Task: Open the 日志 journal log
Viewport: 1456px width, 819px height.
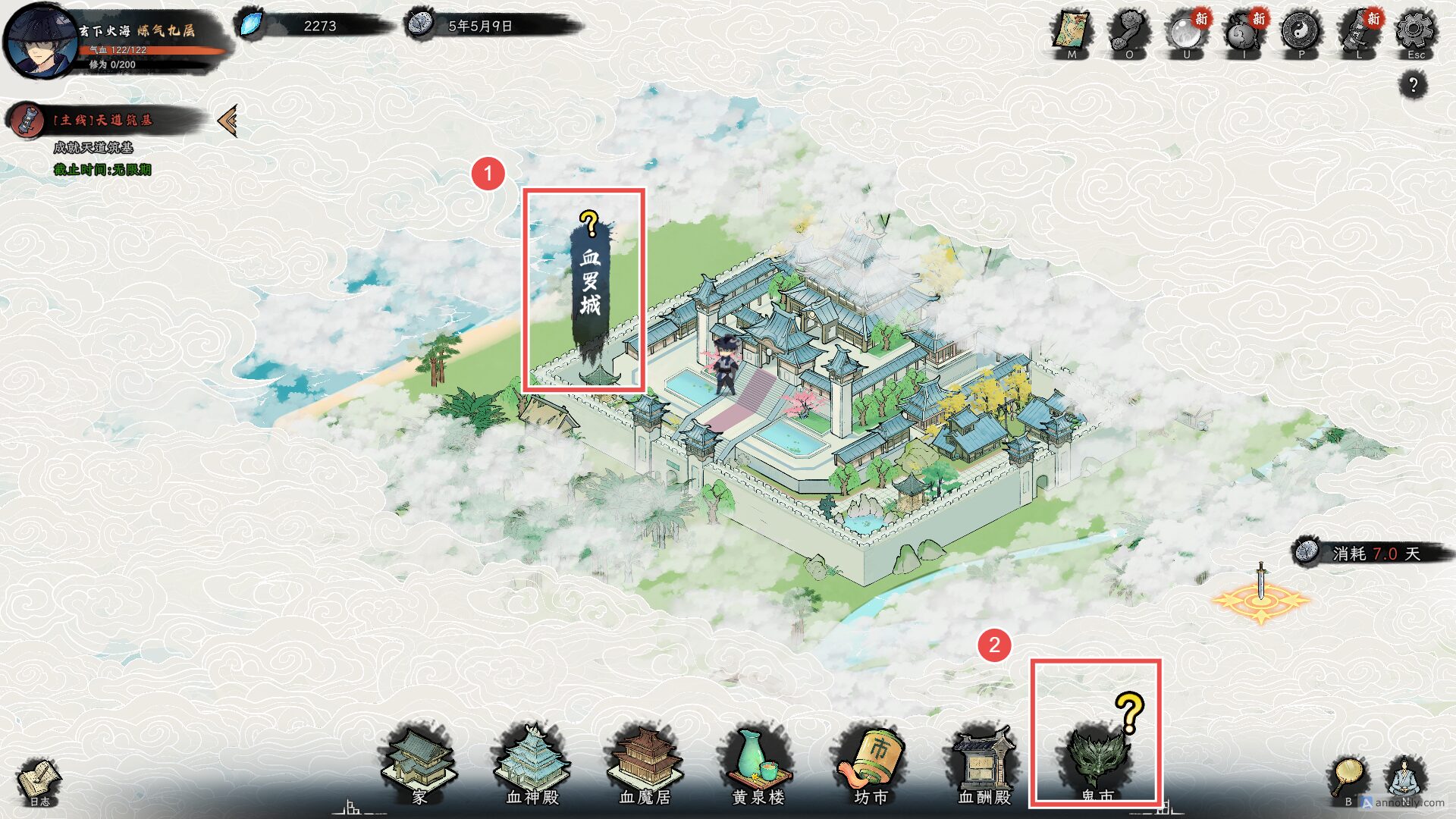Action: click(39, 783)
